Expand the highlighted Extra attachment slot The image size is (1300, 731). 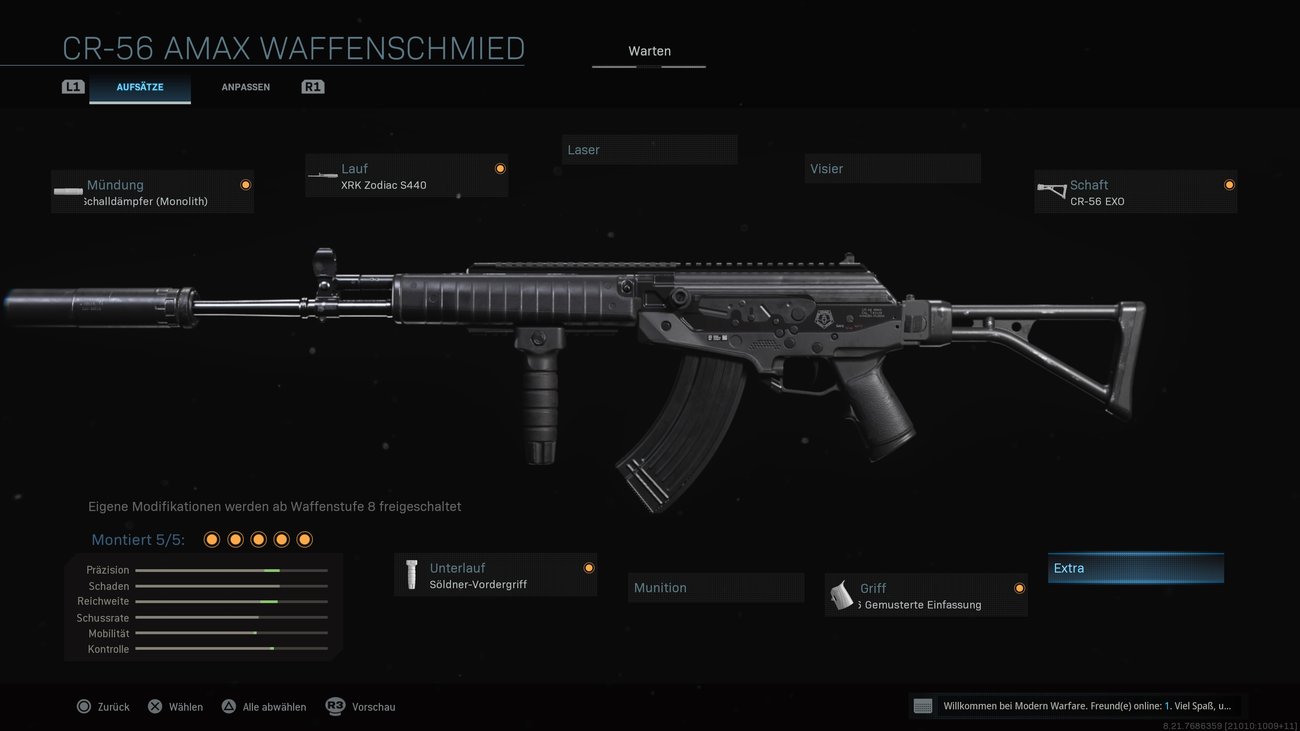point(1135,567)
